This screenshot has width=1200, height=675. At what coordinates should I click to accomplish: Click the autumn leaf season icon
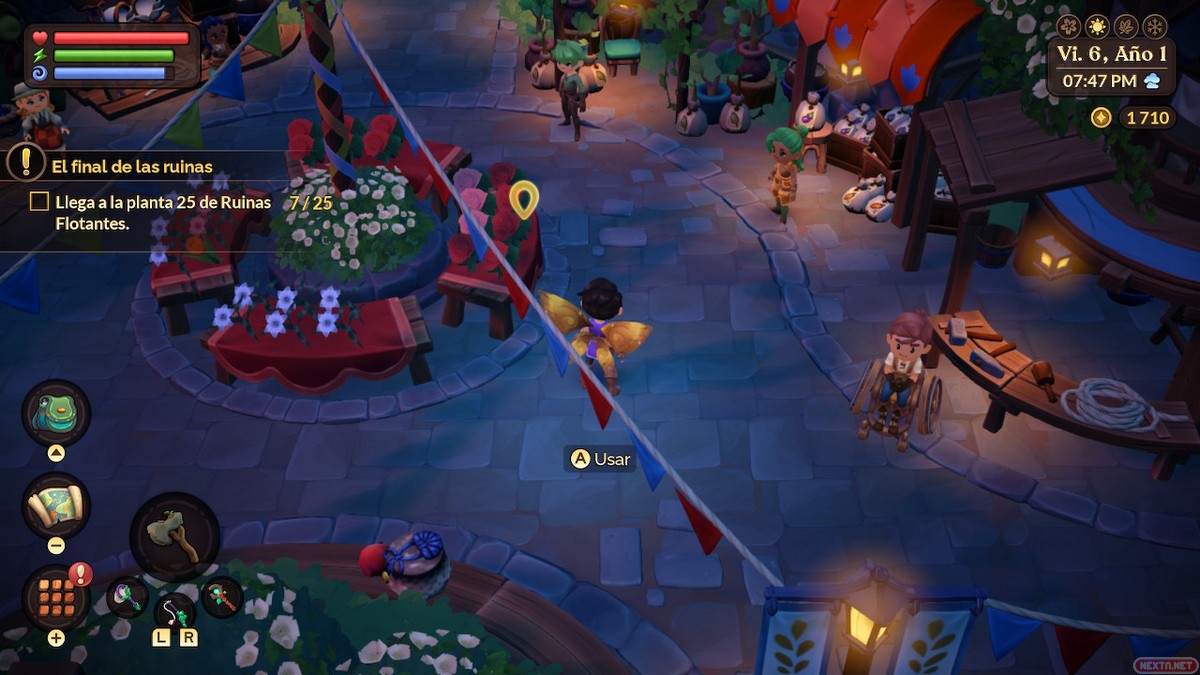click(1126, 26)
